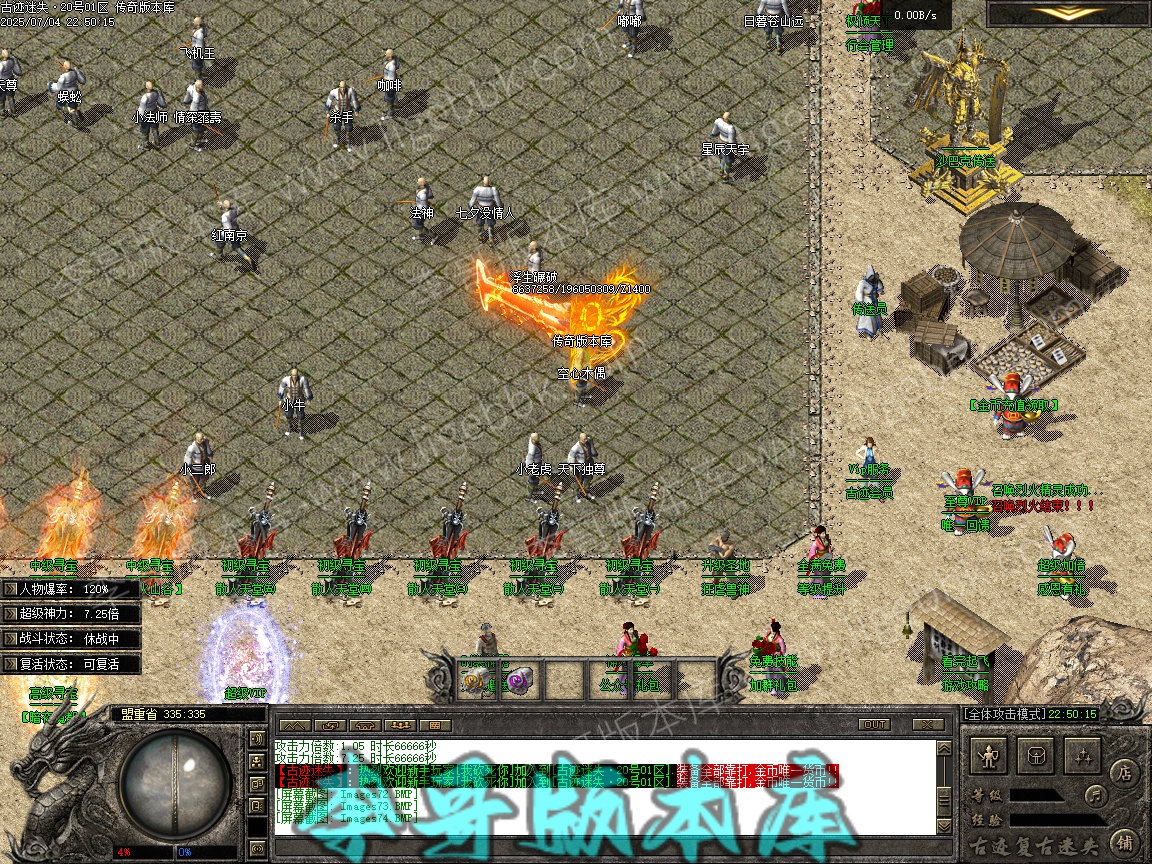The width and height of the screenshot is (1152, 864).
Task: Open the telephone-icon button above chat
Action: 364,724
